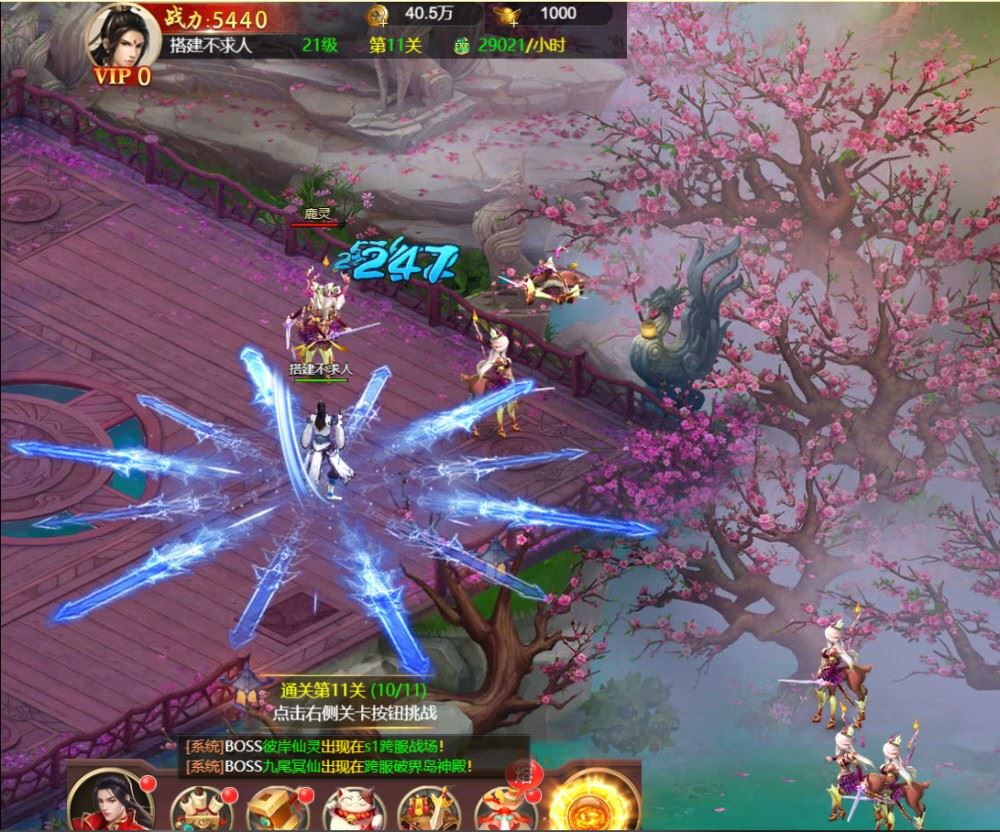Open the VIP 0 badge
Screen dimensions: 1000x832
coord(122,76)
